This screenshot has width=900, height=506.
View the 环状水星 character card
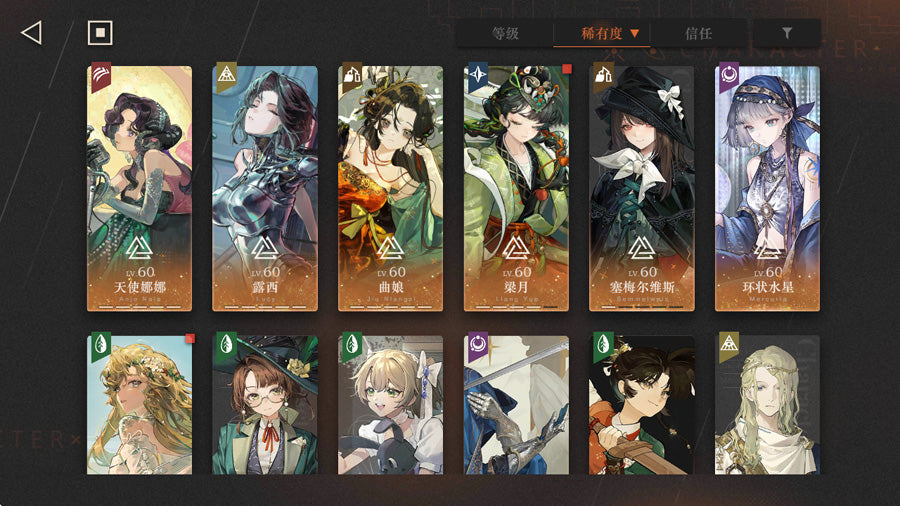click(768, 188)
